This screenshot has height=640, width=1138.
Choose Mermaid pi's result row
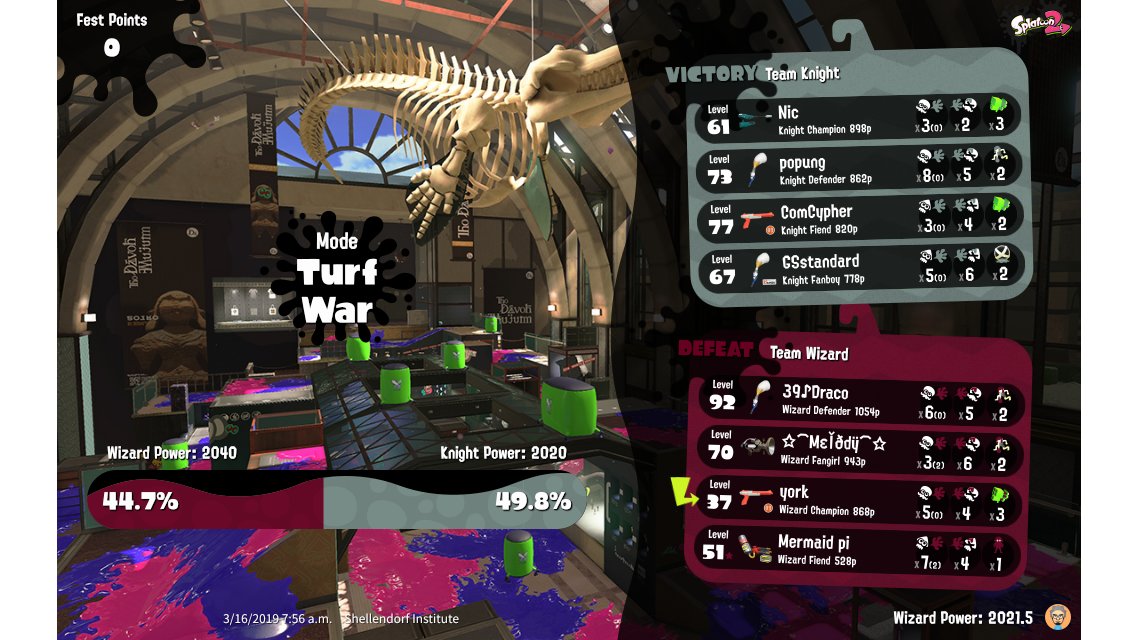click(x=860, y=548)
